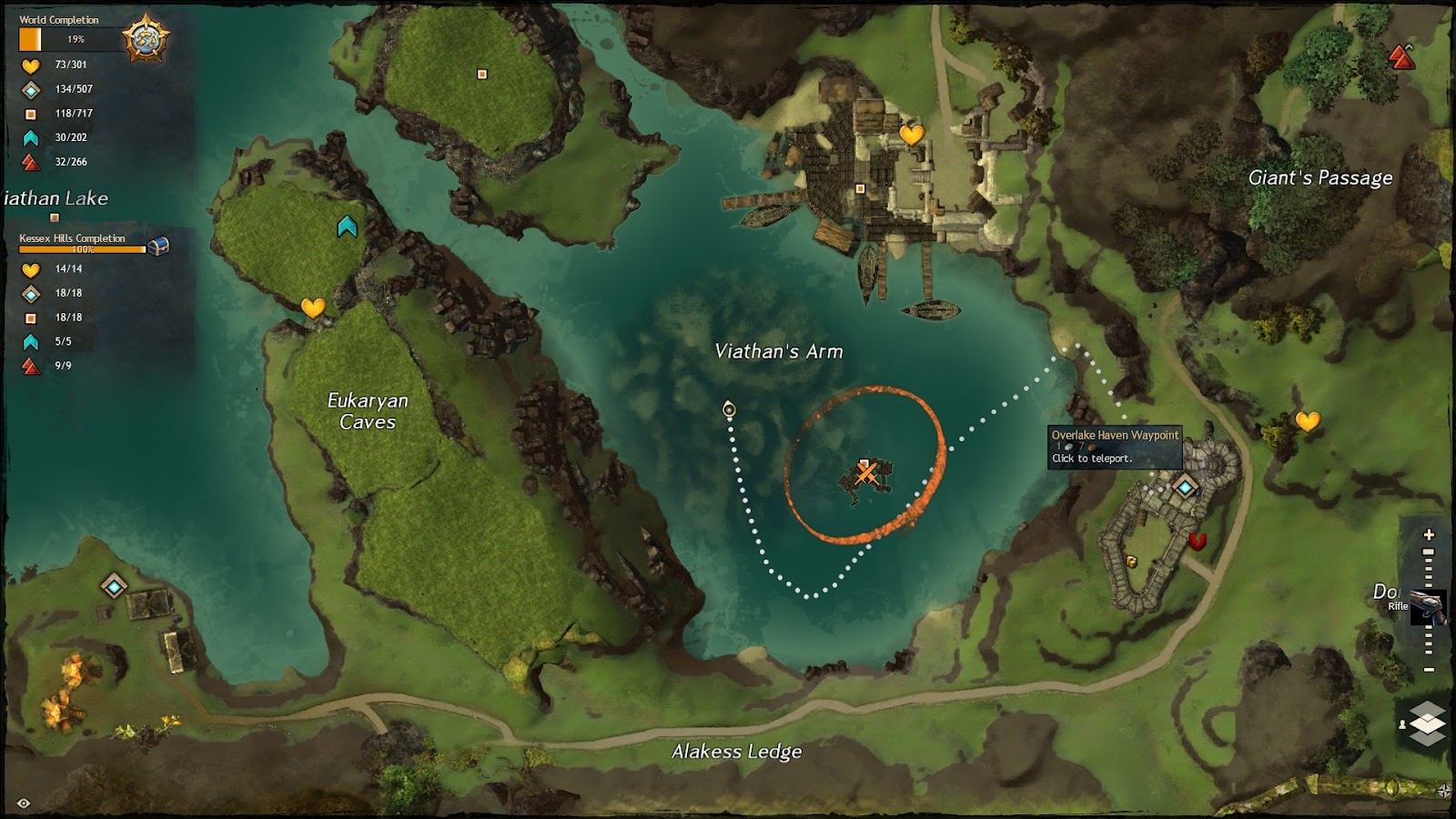
Task: Zoom in with the plus button
Action: click(1429, 535)
